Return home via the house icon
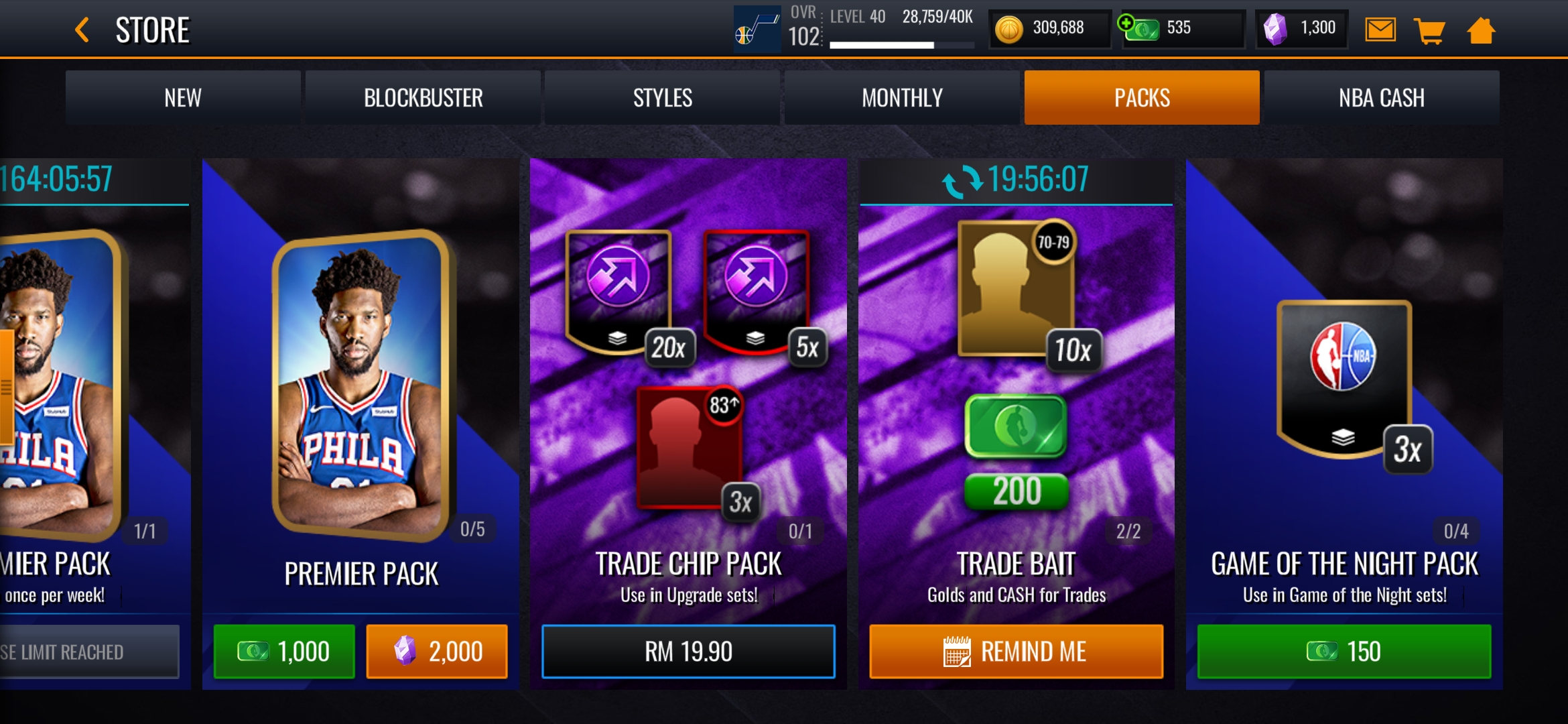The height and width of the screenshot is (724, 1568). pos(1481,30)
